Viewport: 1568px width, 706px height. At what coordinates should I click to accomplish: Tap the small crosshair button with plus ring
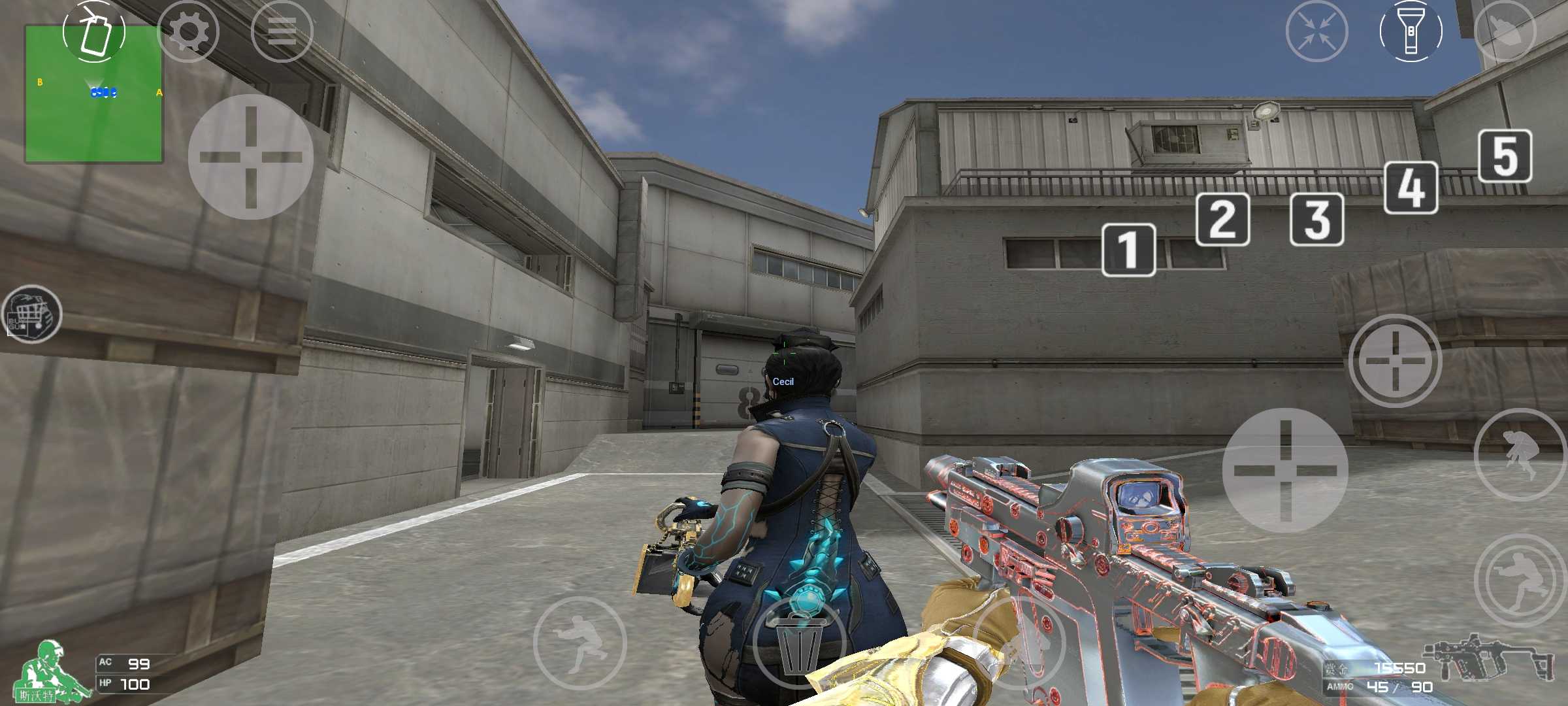click(1395, 361)
